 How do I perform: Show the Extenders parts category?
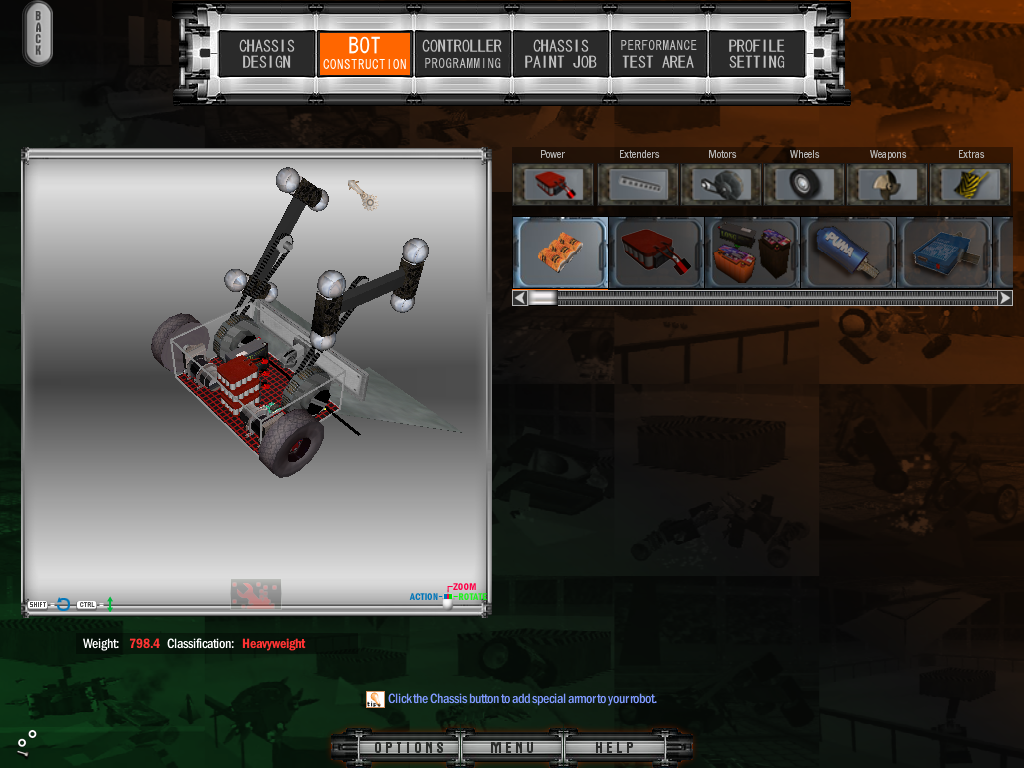[638, 184]
